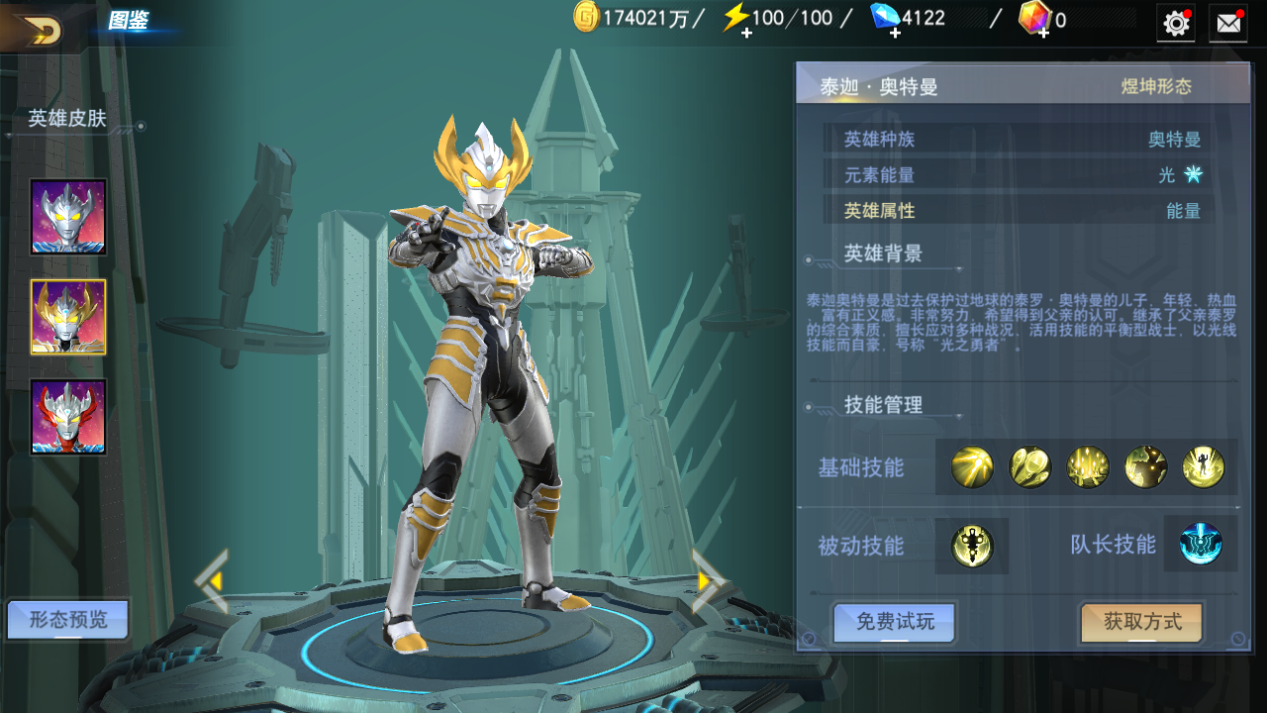
Task: Select the red-horned Taiga skin thumbnail
Action: [68, 417]
